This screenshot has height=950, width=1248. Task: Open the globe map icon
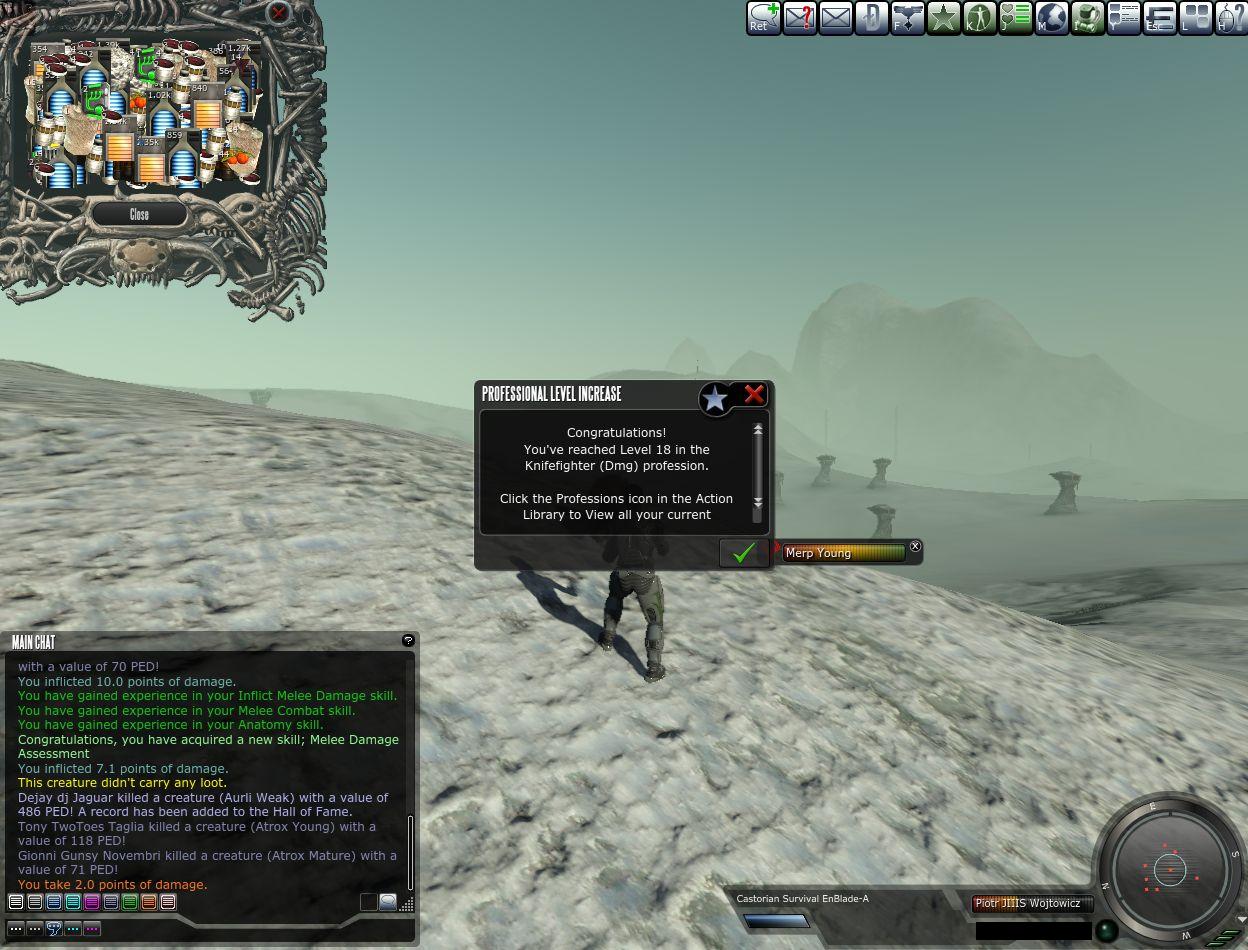tap(1051, 18)
